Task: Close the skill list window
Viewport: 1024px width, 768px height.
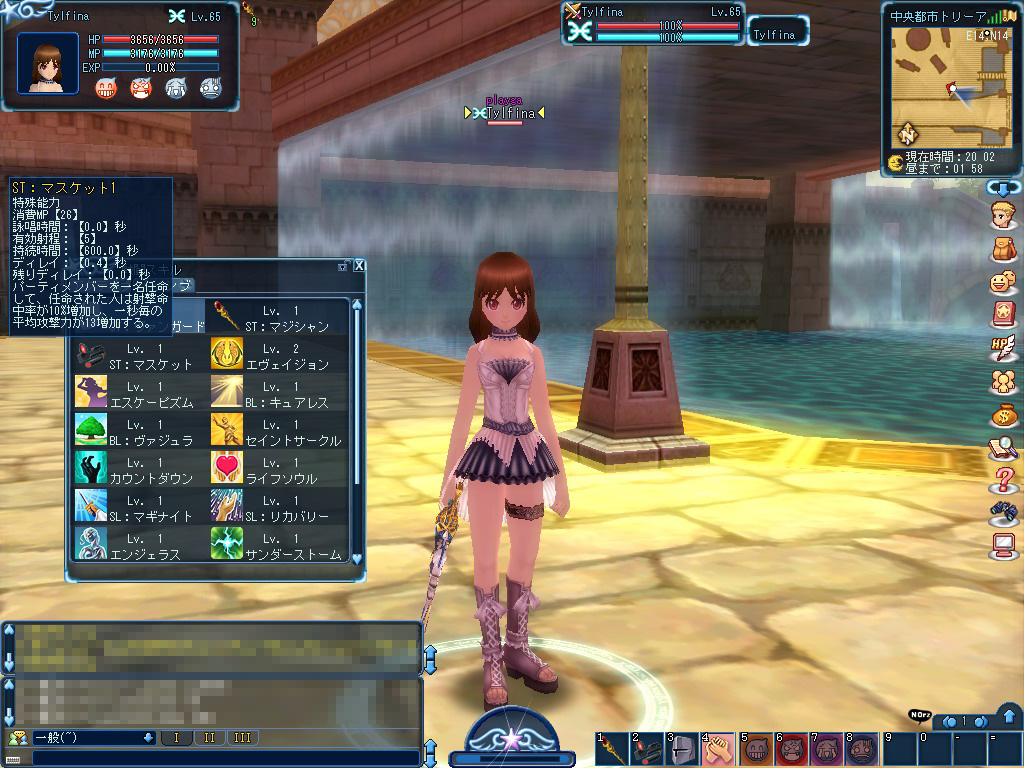Action: tap(359, 266)
